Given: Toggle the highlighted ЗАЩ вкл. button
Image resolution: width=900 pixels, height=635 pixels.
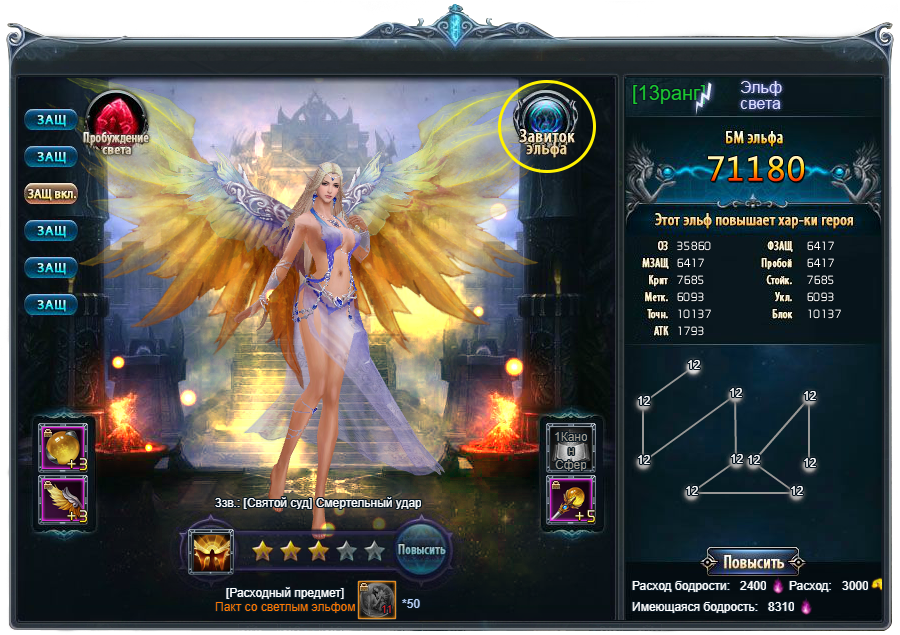Looking at the screenshot, I should tap(51, 193).
